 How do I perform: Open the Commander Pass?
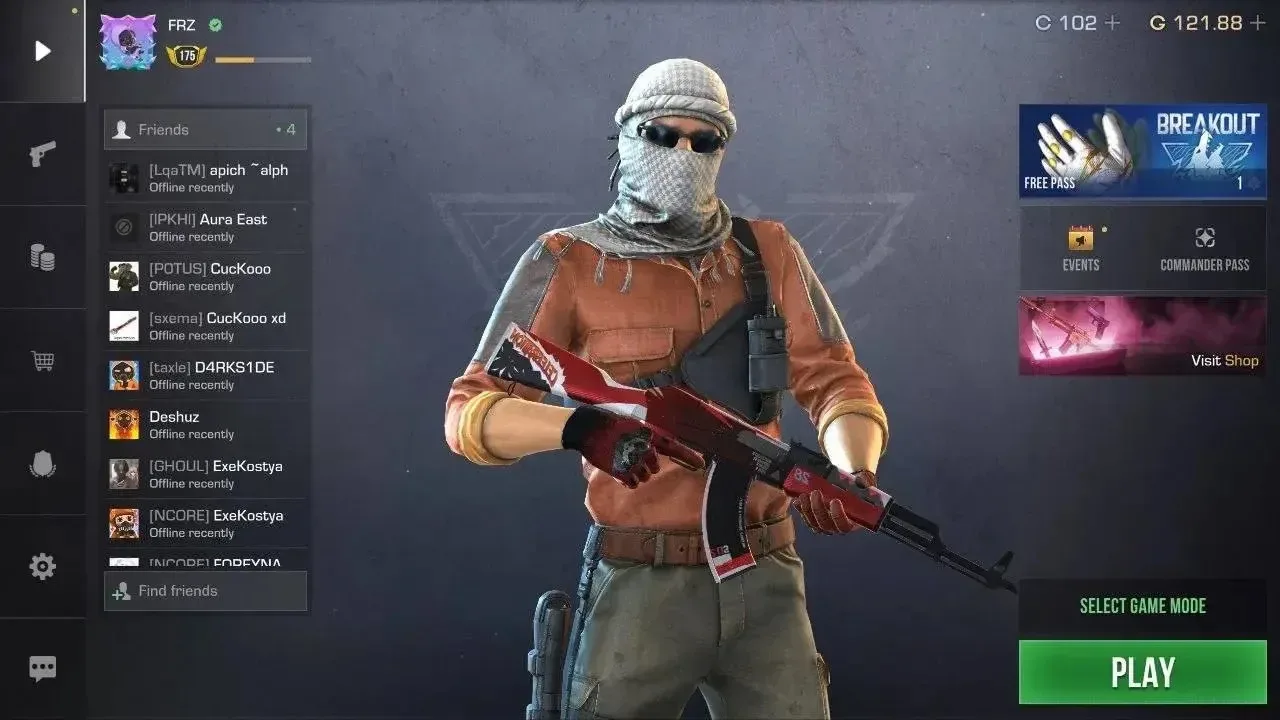point(1204,249)
